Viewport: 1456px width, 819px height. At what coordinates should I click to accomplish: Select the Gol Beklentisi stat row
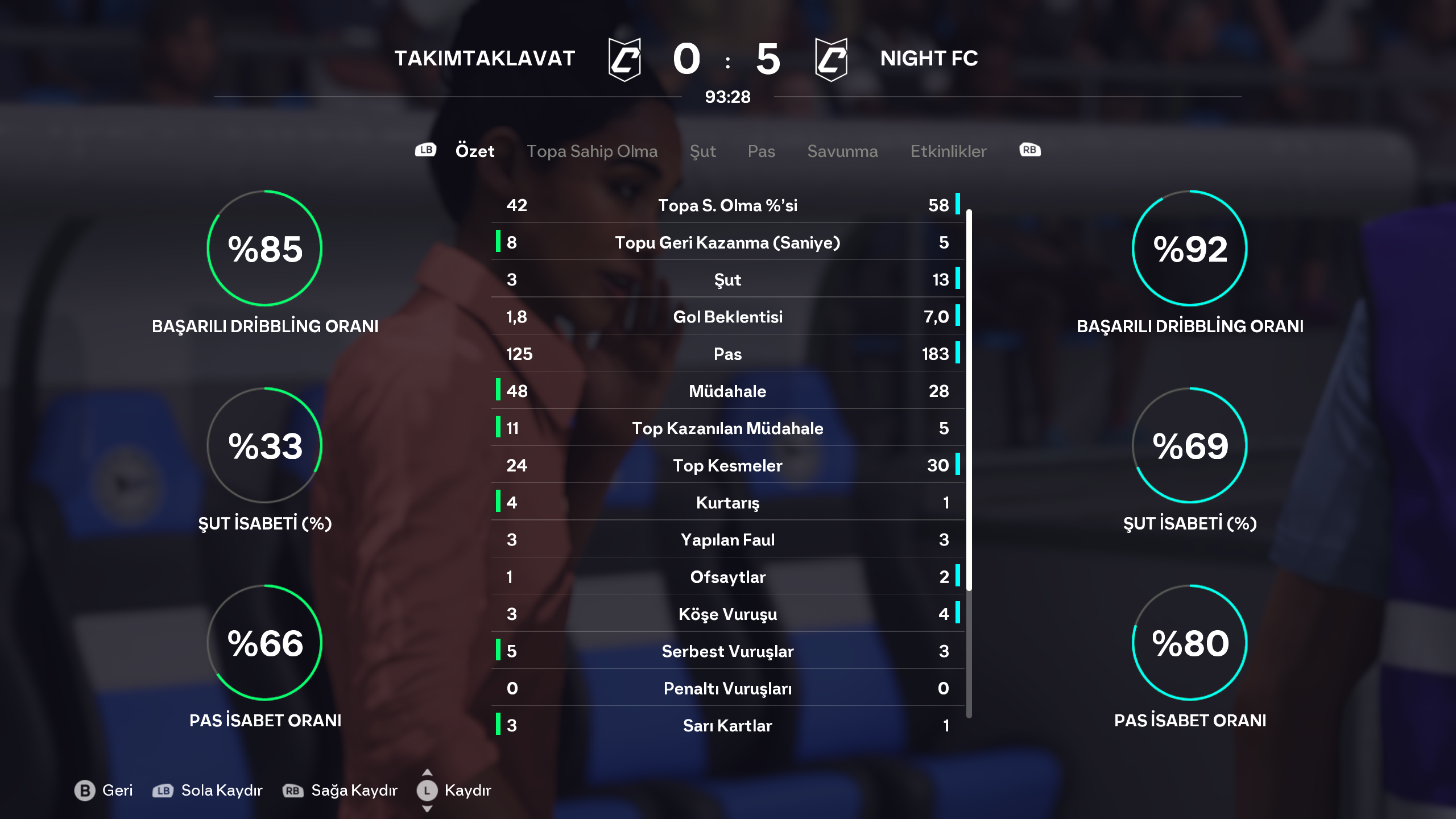[727, 317]
